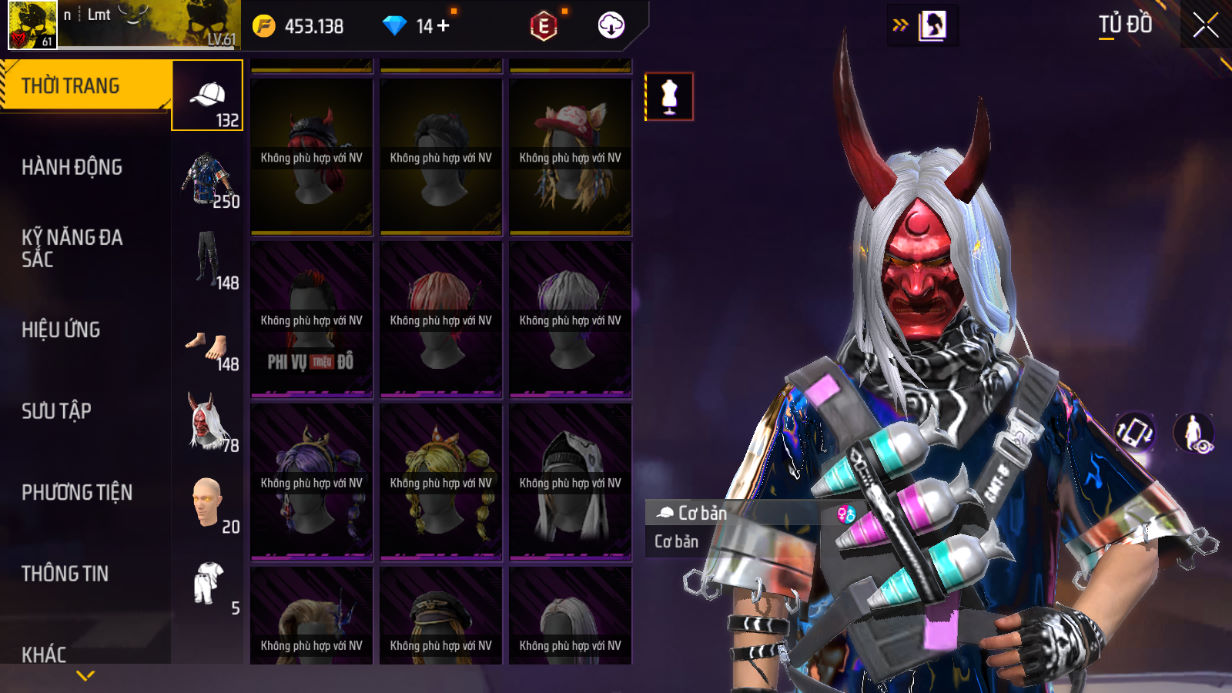Switch to the HÀNH ĐỘNG category
This screenshot has height=693, width=1232.
72,167
